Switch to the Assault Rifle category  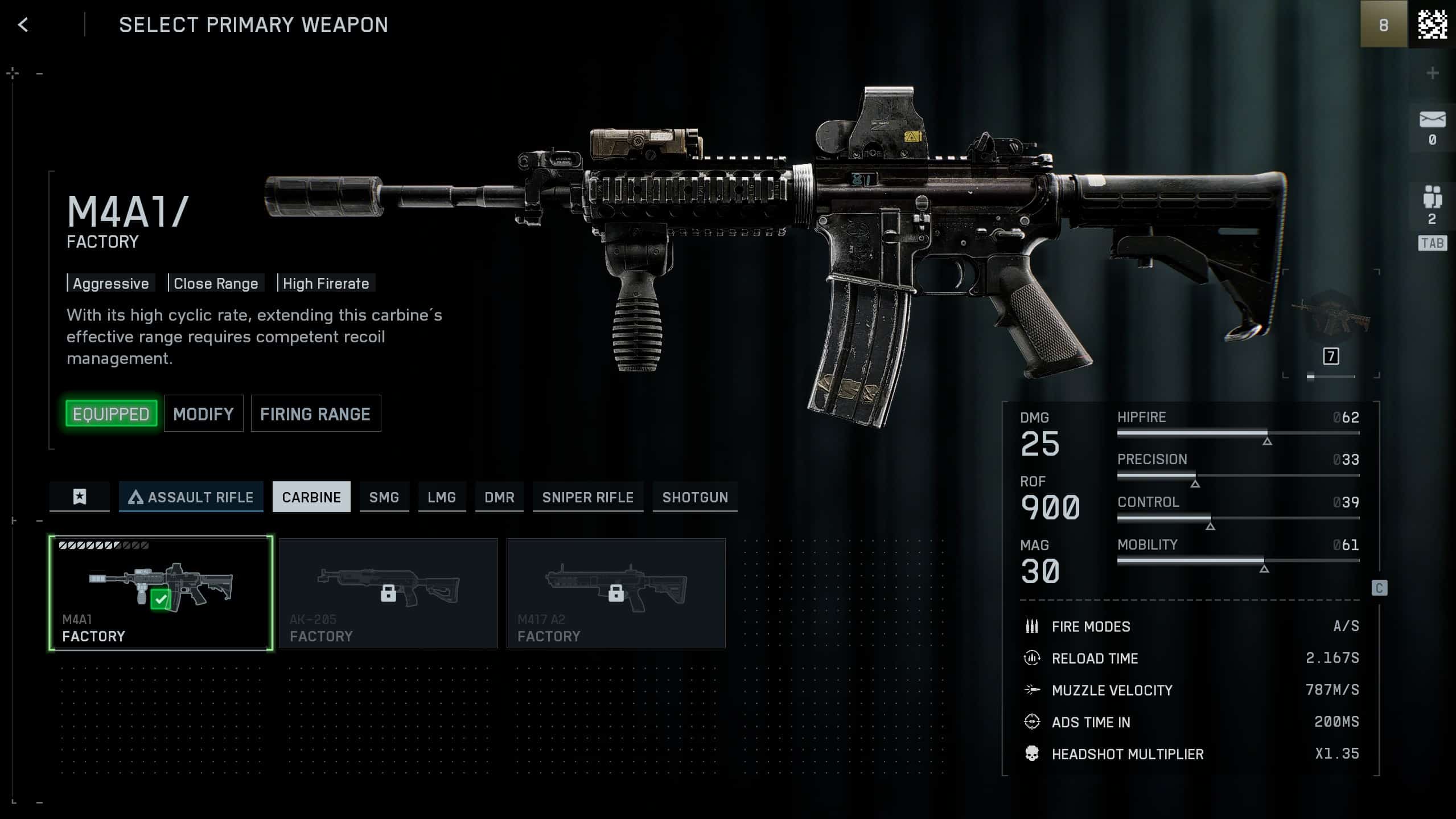pos(191,497)
